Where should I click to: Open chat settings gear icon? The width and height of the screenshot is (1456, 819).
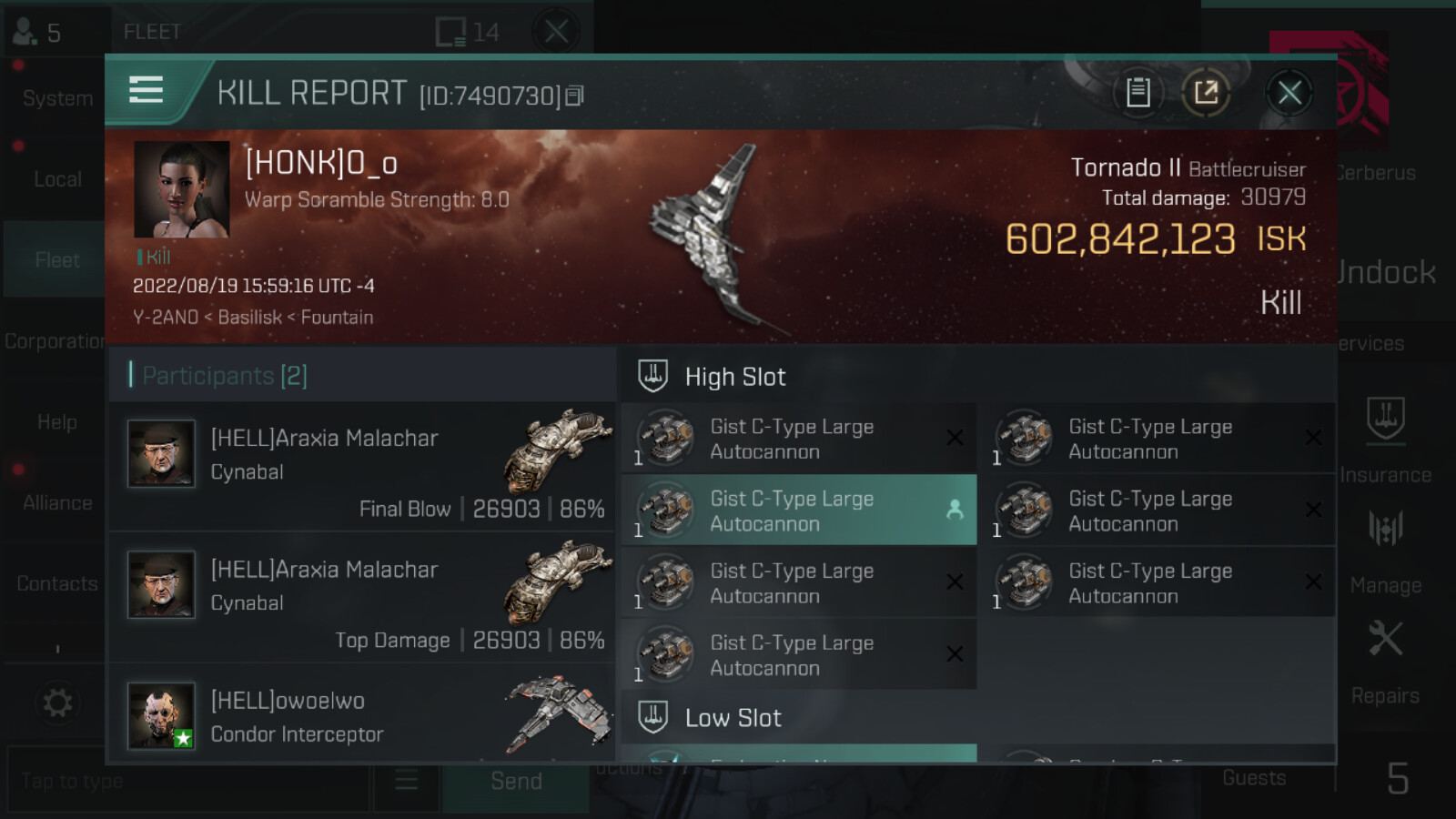point(56,703)
